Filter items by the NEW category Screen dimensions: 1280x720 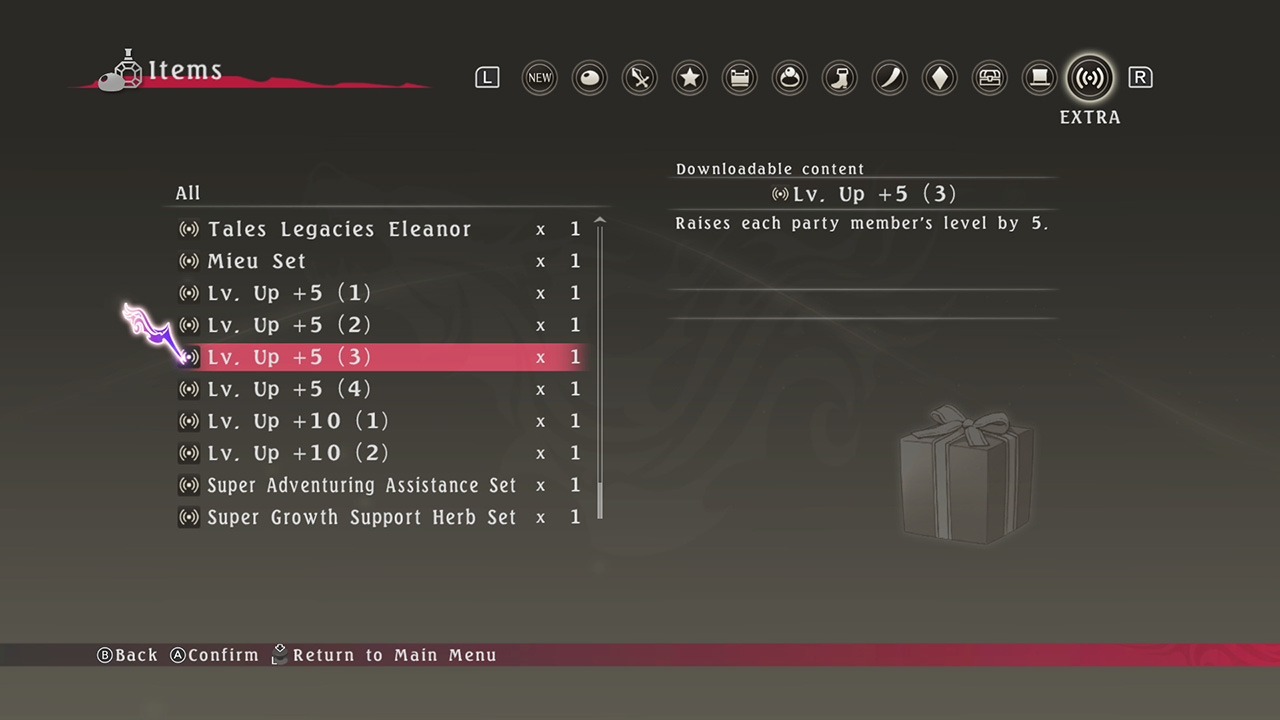(539, 77)
